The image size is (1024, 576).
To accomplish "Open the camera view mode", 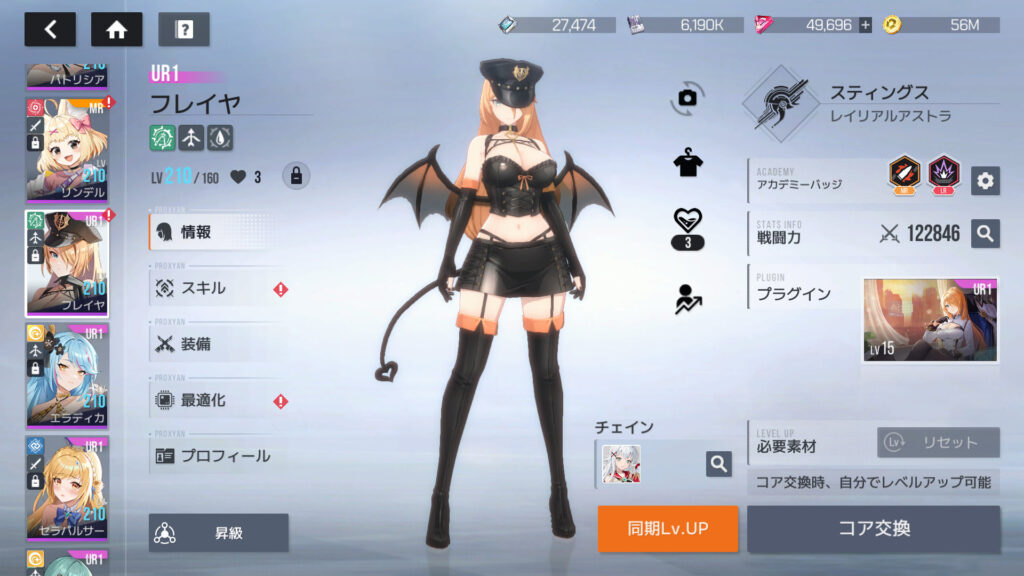I will point(687,97).
